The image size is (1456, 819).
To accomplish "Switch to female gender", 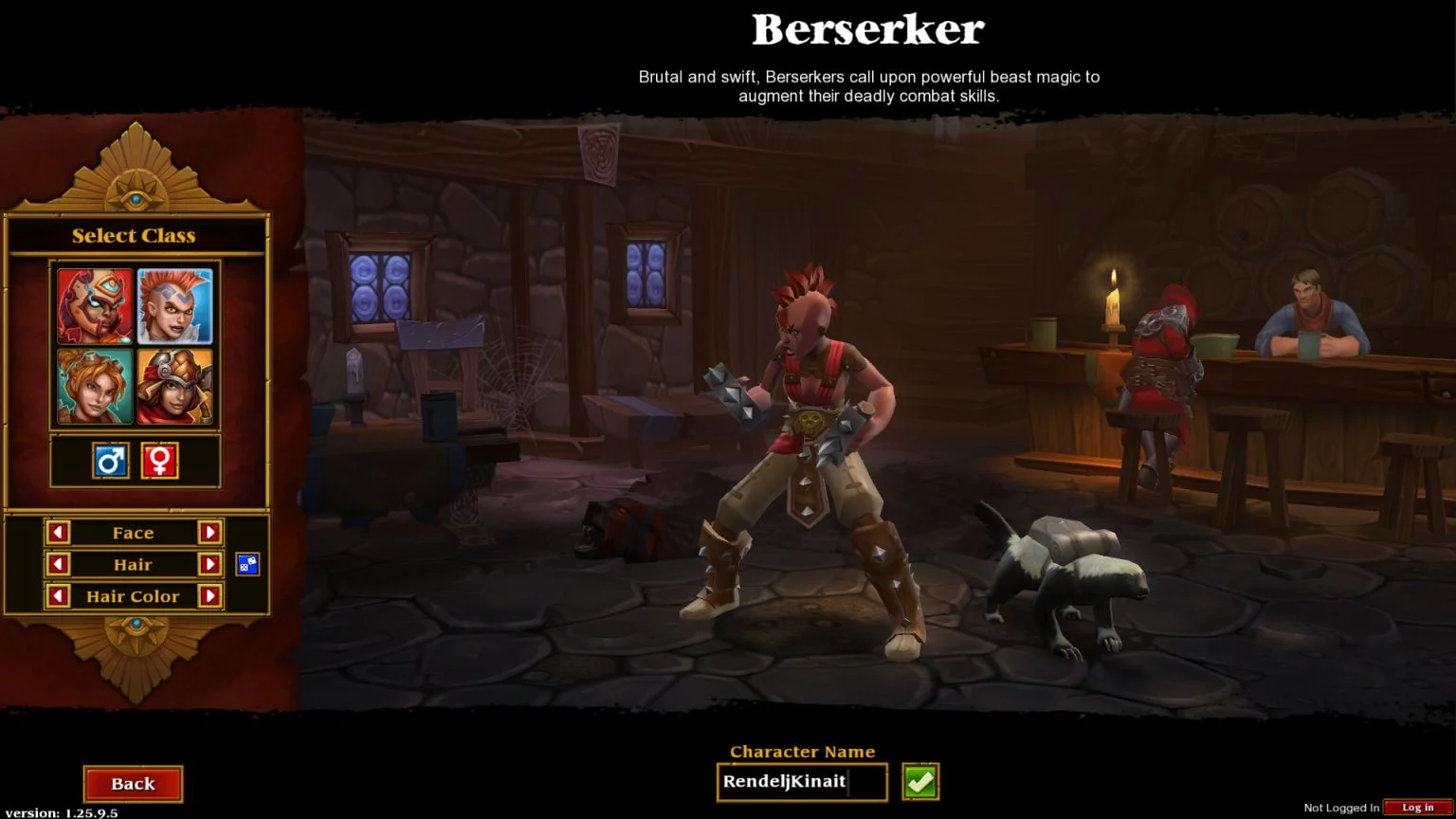I will pyautogui.click(x=159, y=462).
